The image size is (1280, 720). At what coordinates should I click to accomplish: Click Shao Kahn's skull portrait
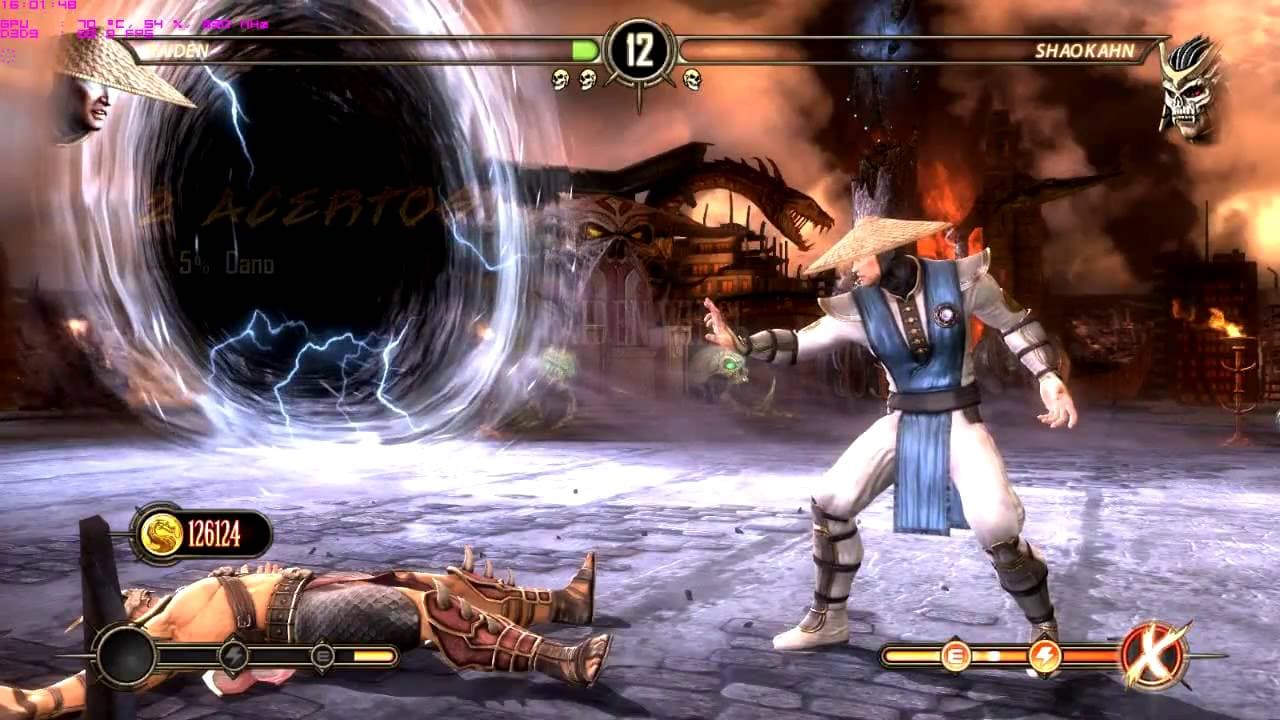pyautogui.click(x=1189, y=88)
